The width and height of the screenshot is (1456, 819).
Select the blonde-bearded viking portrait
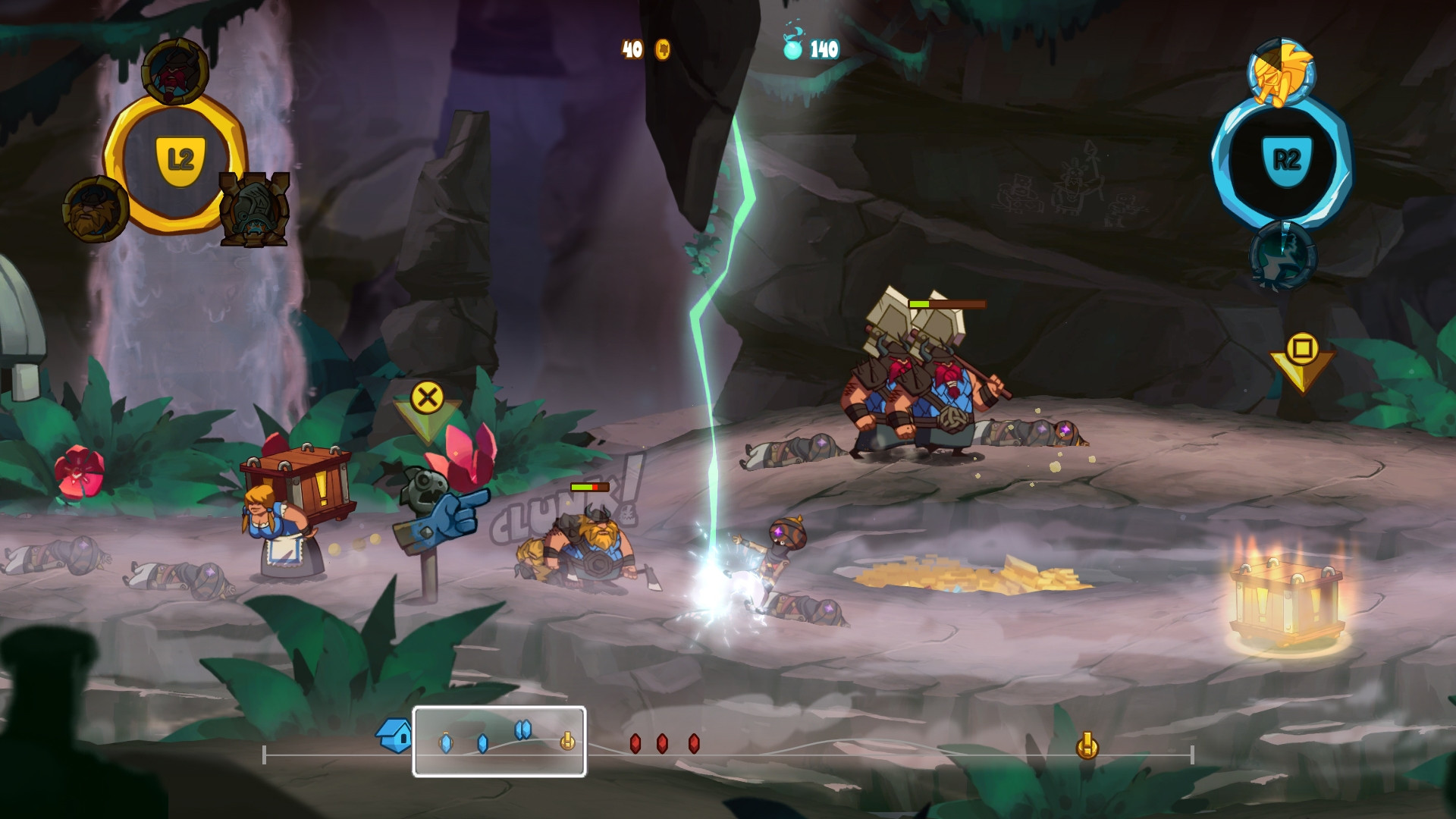point(96,209)
